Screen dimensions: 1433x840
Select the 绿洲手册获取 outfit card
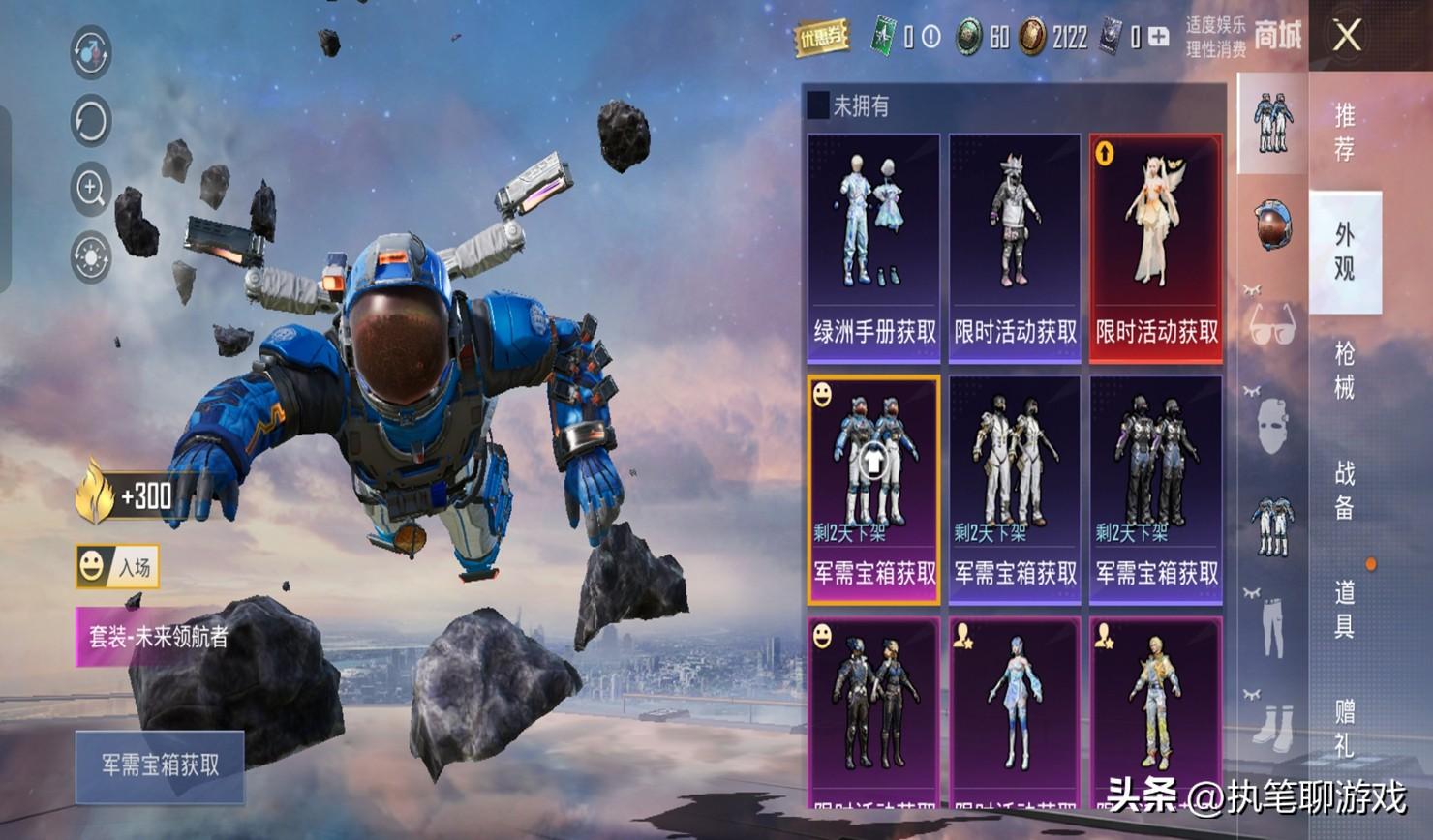point(873,248)
